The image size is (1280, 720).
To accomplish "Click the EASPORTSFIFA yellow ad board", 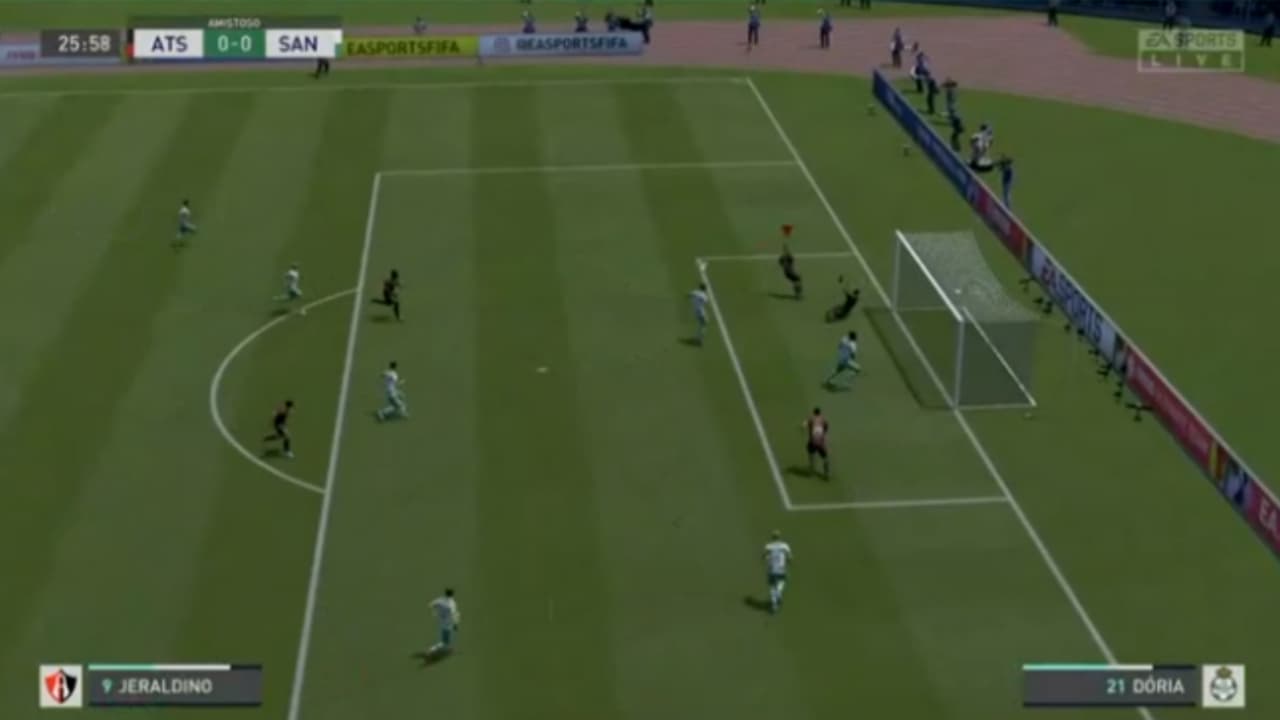I will click(403, 44).
